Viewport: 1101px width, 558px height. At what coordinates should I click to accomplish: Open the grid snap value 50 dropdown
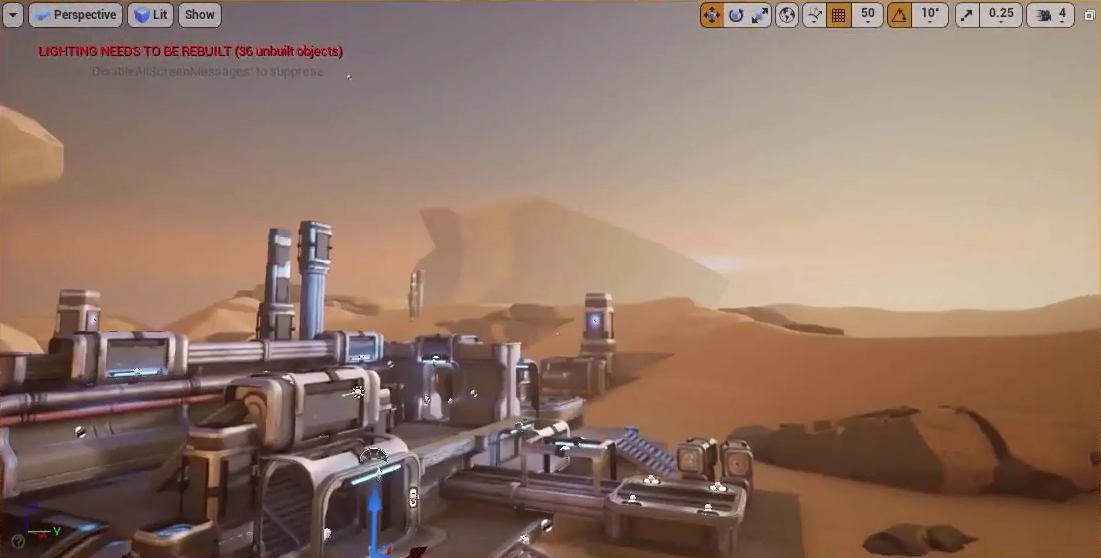pos(867,15)
